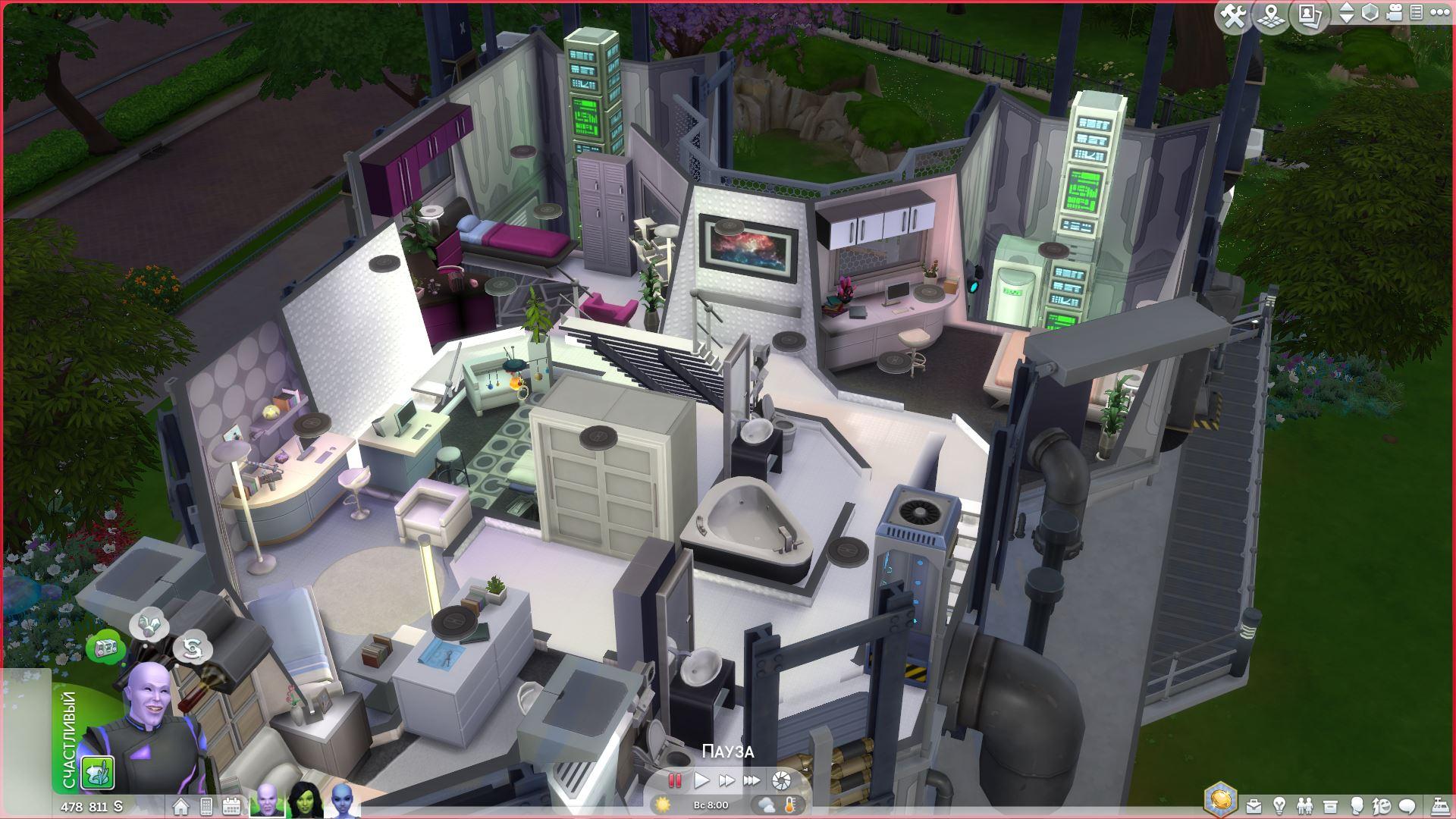Click the red pause button
This screenshot has height=819, width=1456.
click(674, 780)
